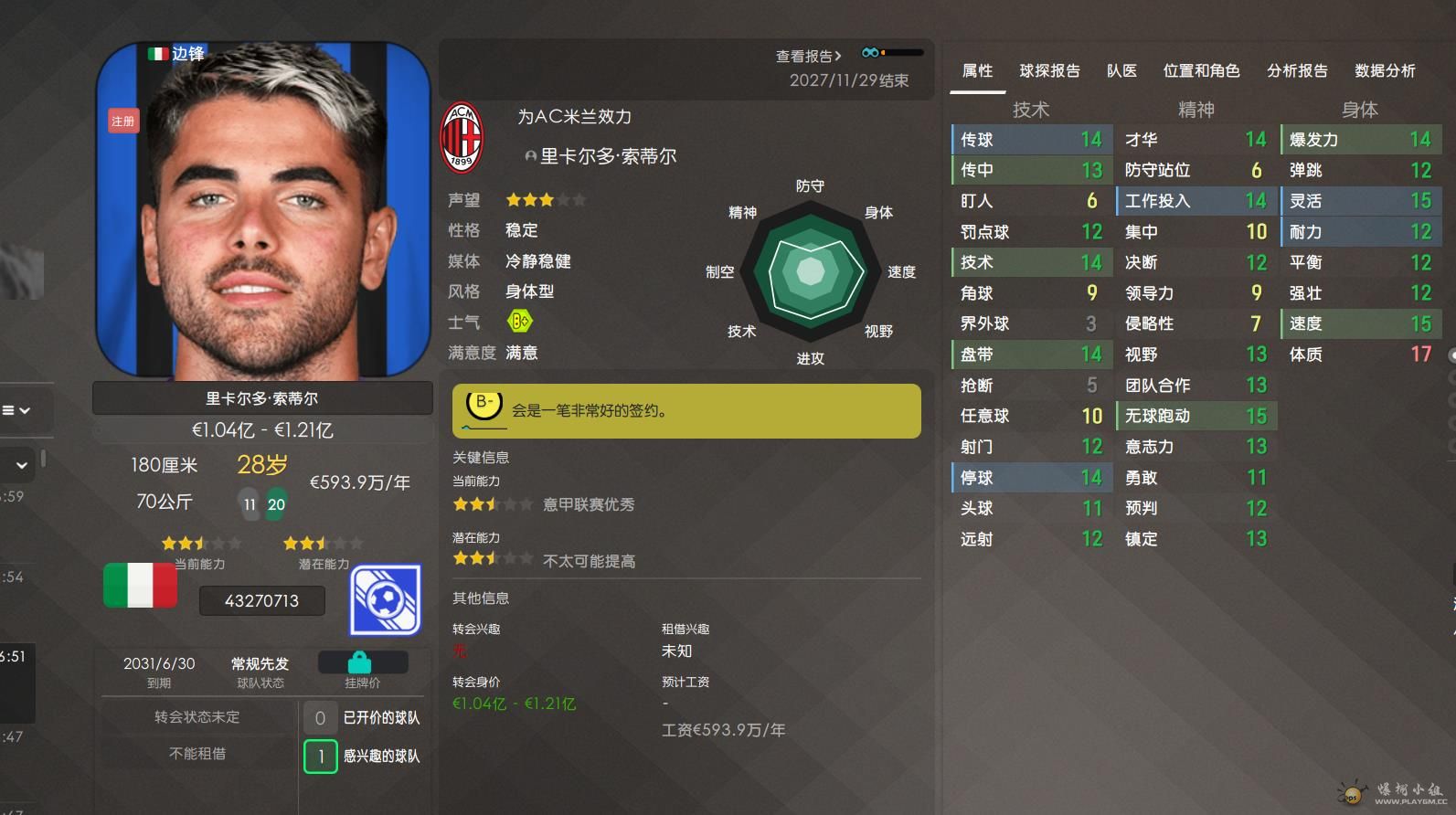1456x815 pixels.
Task: Click the player ID 43270713 field
Action: (x=261, y=600)
